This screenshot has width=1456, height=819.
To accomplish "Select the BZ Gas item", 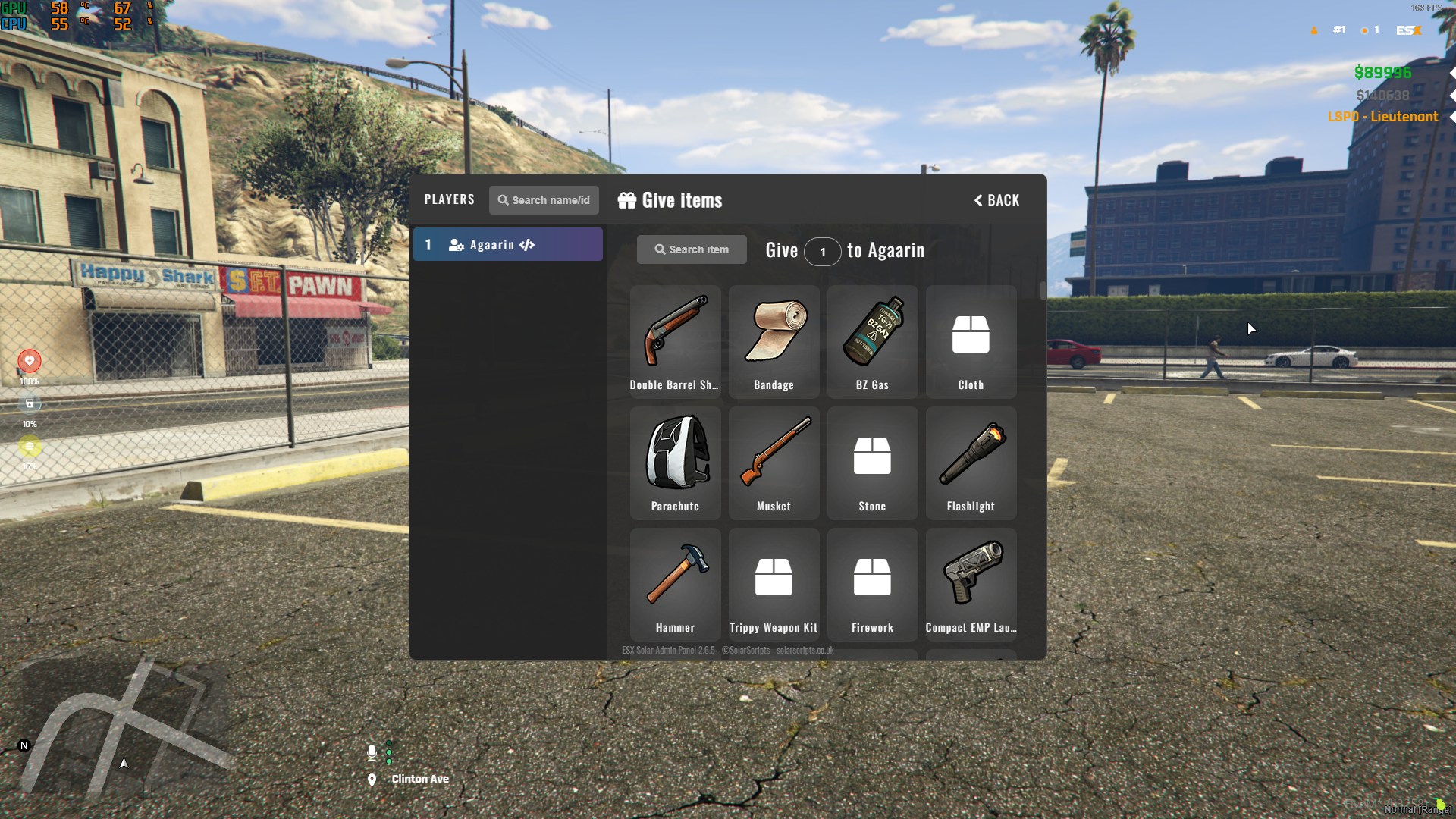I will point(872,341).
